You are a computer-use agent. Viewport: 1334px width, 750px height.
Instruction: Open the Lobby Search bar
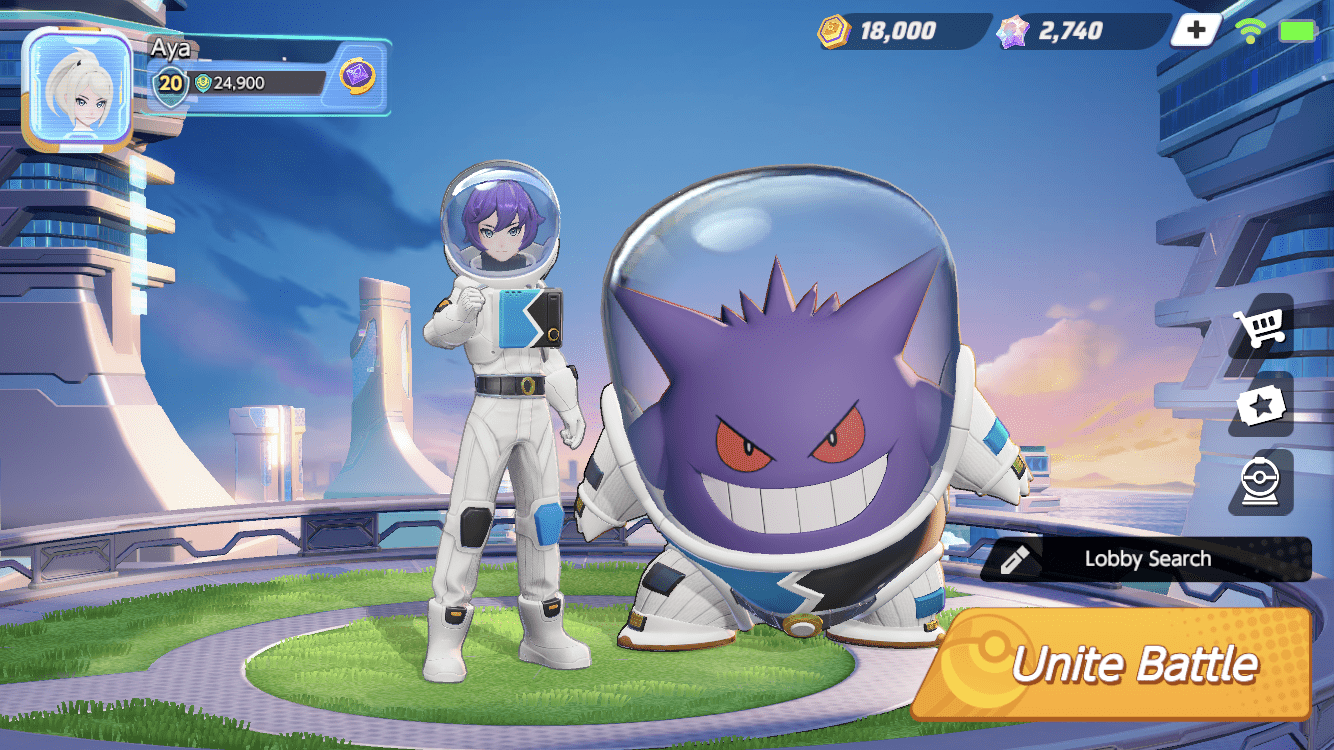click(1146, 559)
